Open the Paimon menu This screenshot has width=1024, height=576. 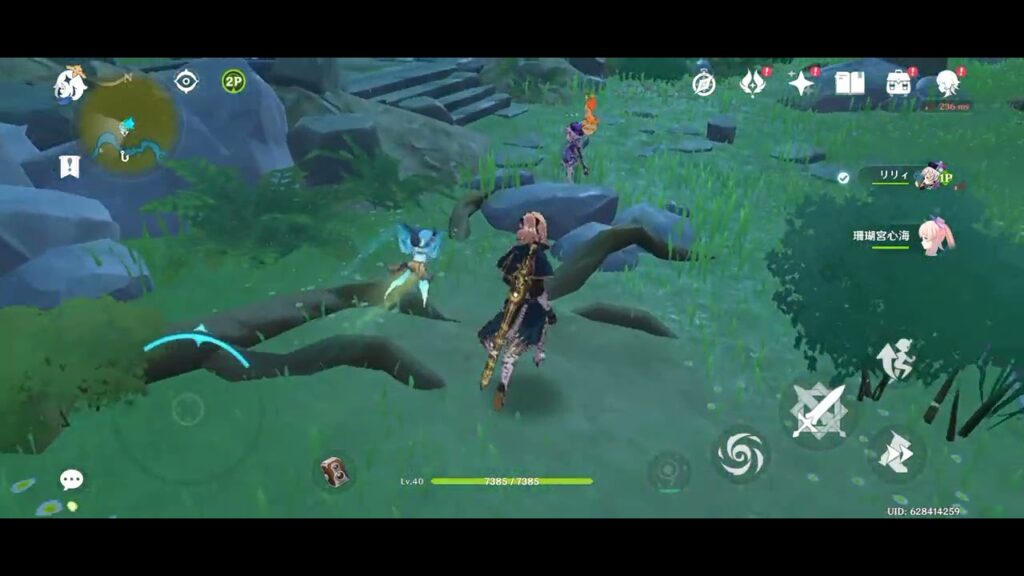point(70,84)
